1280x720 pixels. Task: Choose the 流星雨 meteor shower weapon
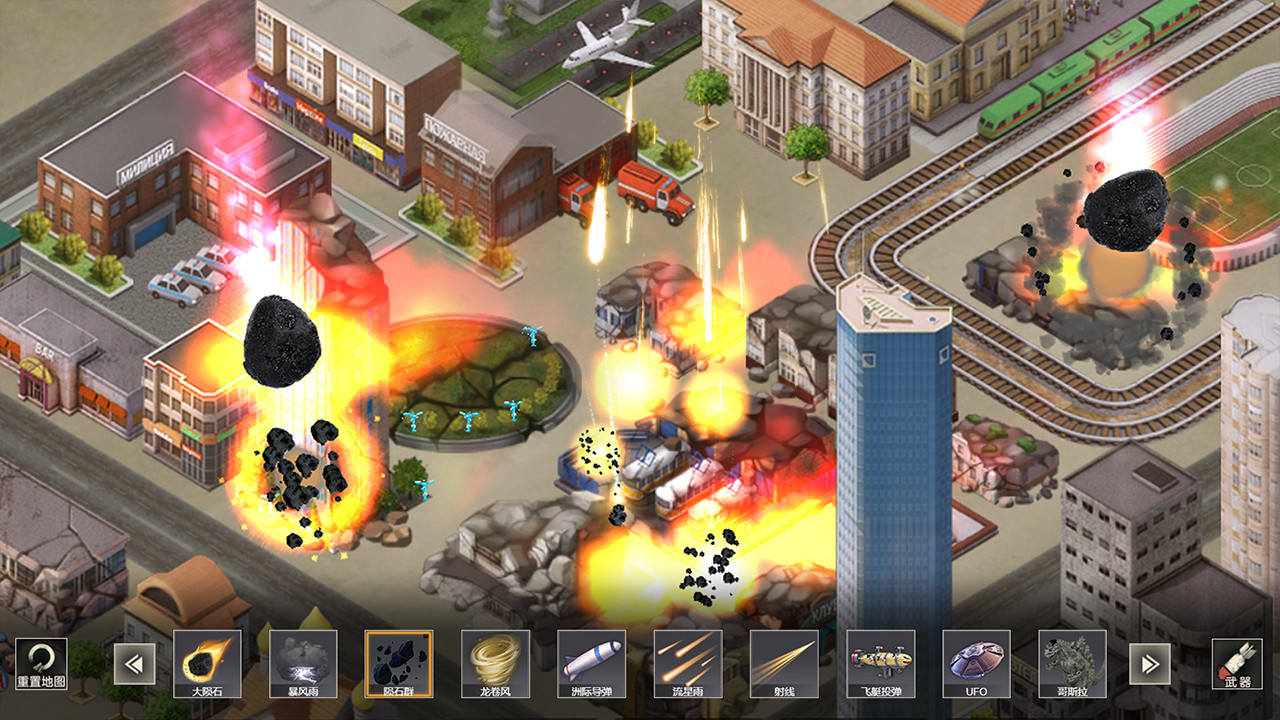pos(687,663)
